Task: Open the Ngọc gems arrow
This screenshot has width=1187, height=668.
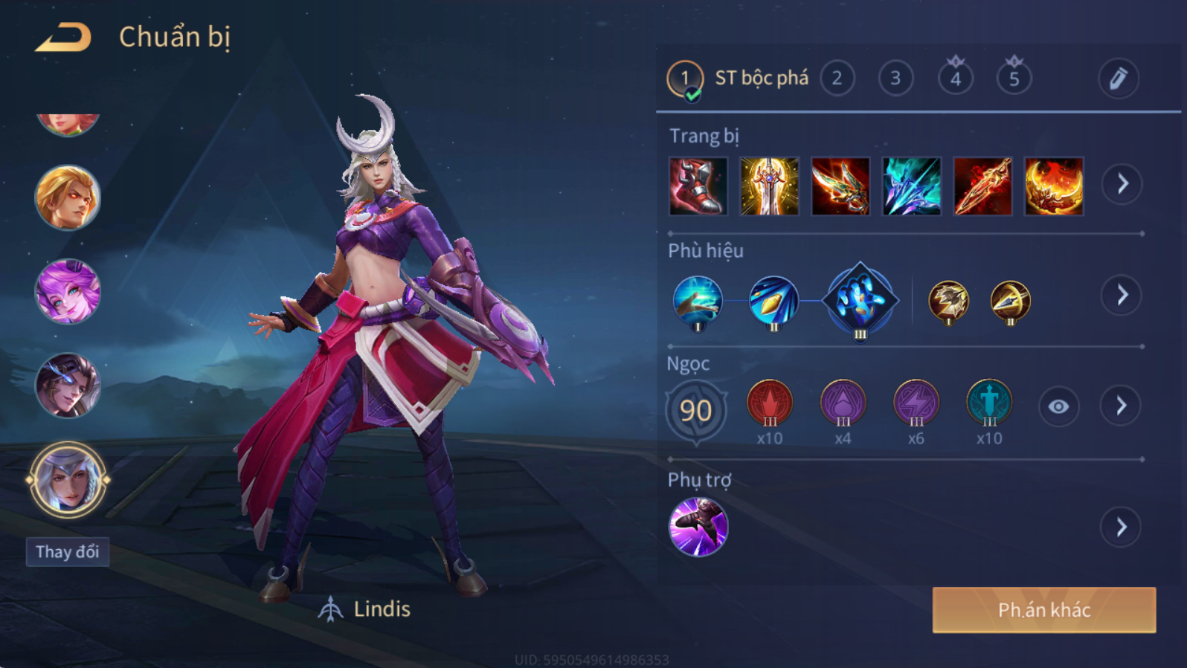Action: pos(1122,406)
